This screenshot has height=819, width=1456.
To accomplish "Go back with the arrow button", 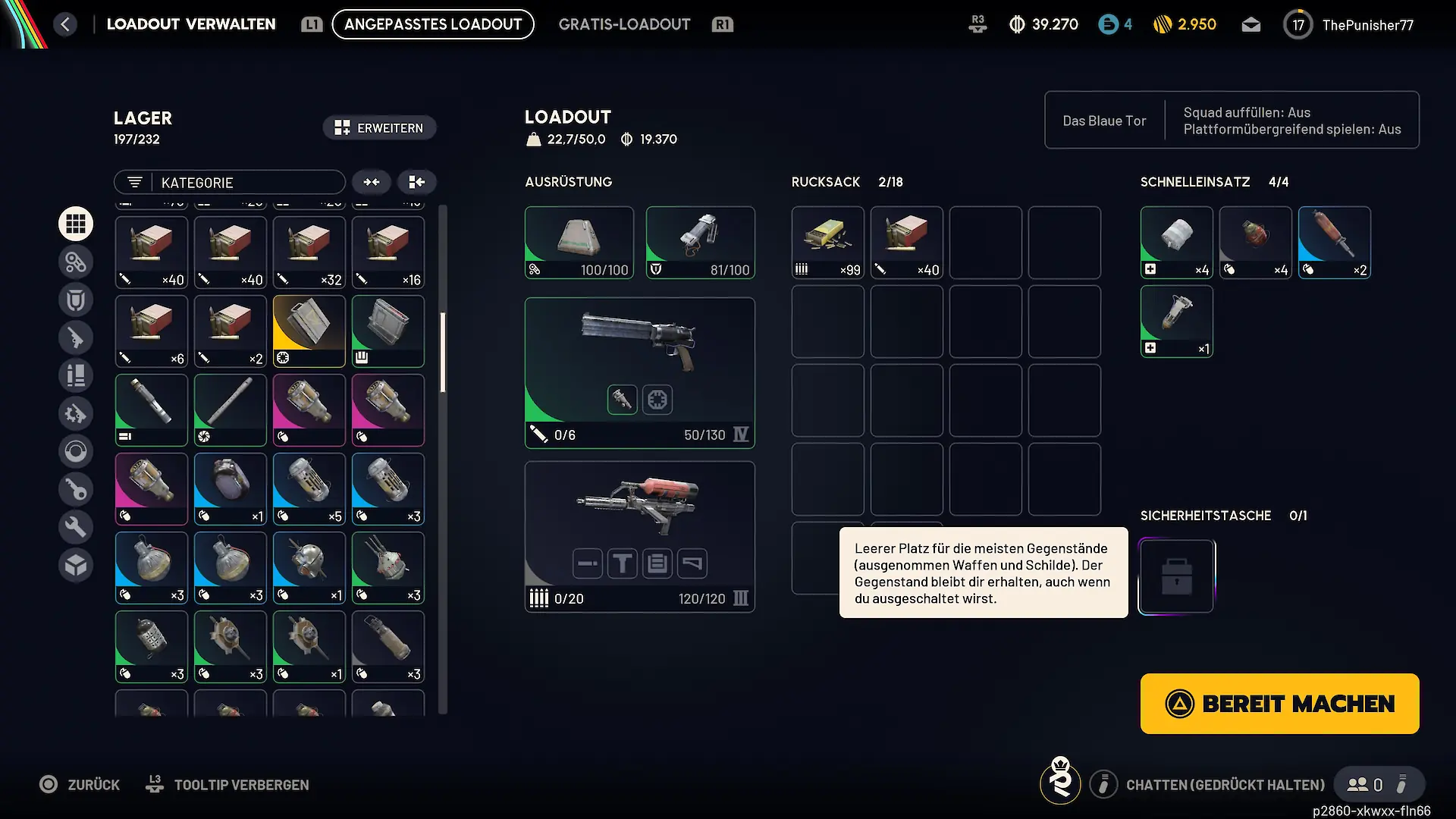I will [65, 24].
